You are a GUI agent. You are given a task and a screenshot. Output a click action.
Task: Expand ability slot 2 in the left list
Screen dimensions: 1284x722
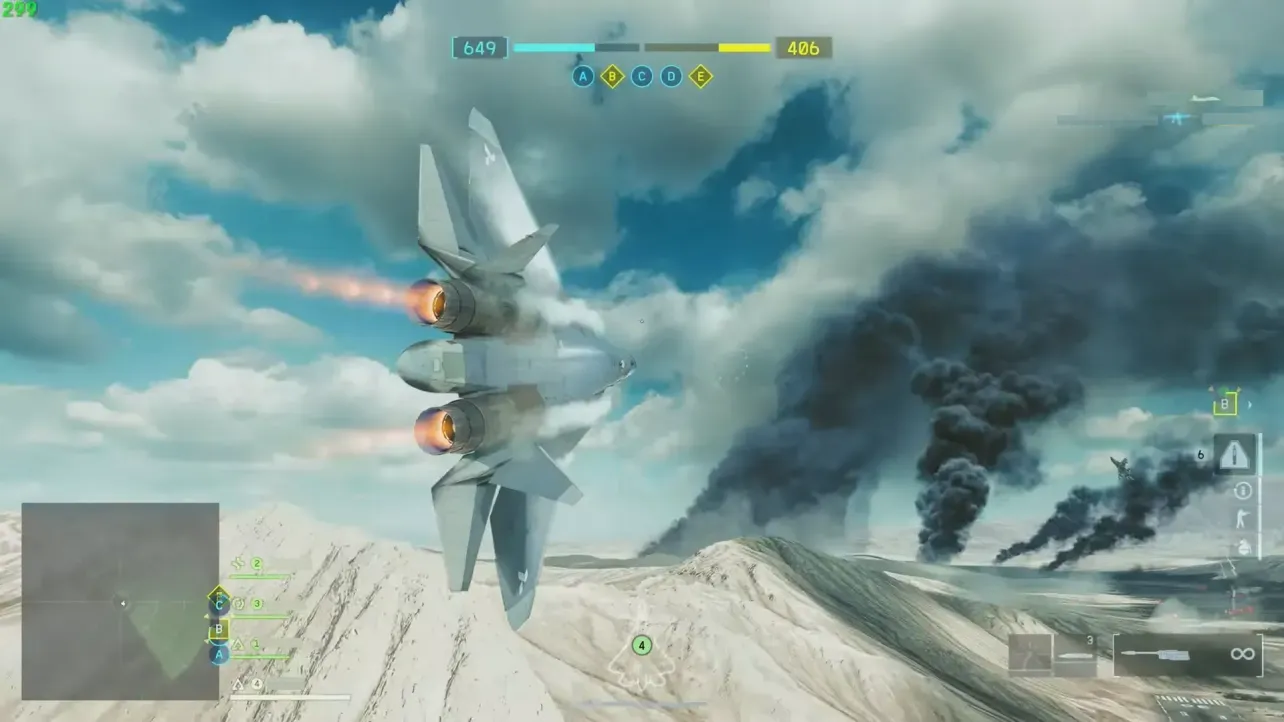[x=257, y=563]
